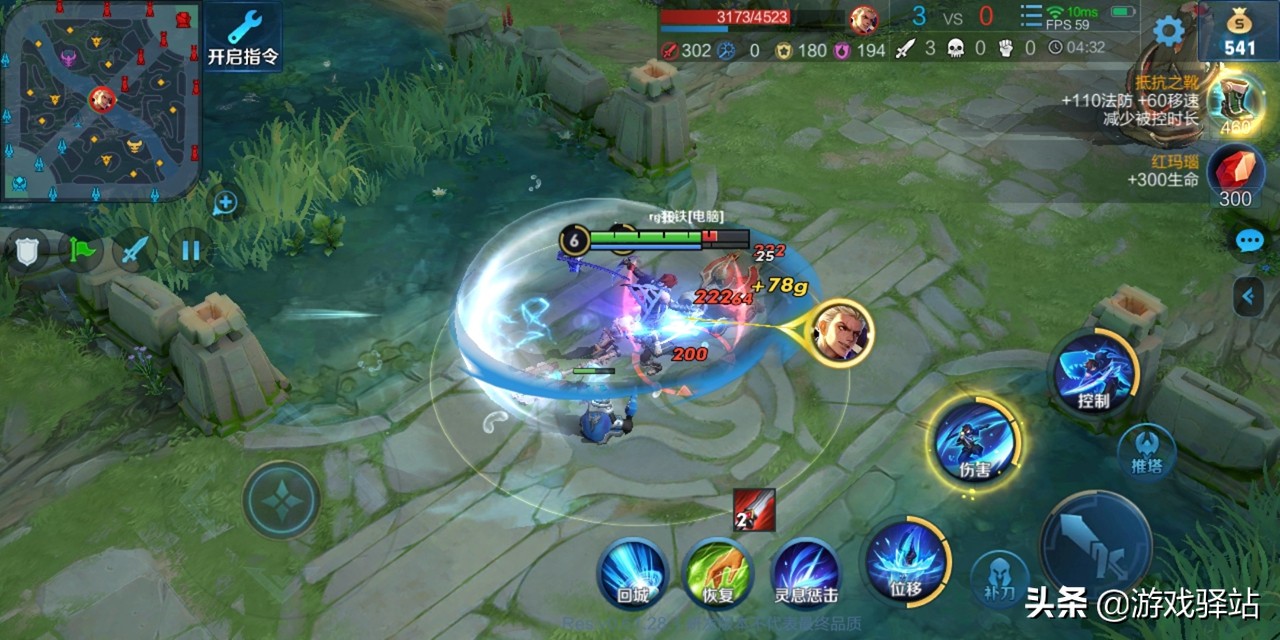The height and width of the screenshot is (640, 1280).
Task: Cast the 灵息惩击 smite spell
Action: click(x=806, y=574)
